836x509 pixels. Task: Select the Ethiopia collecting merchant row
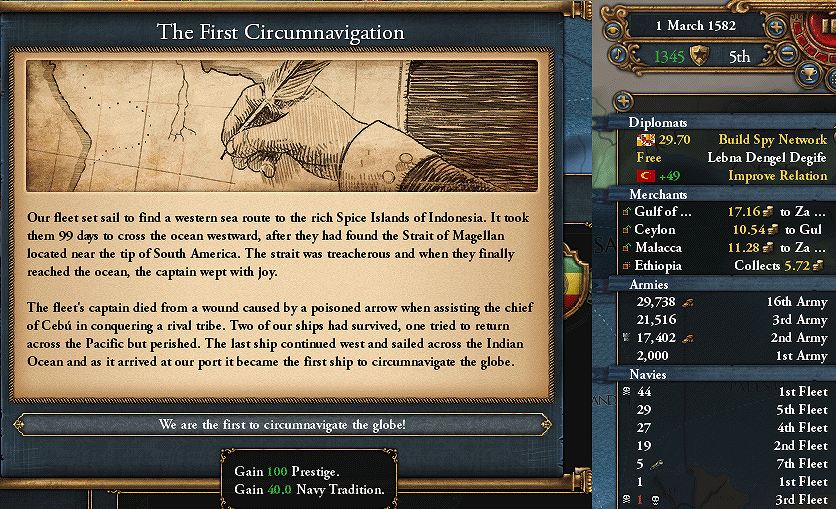click(x=728, y=266)
